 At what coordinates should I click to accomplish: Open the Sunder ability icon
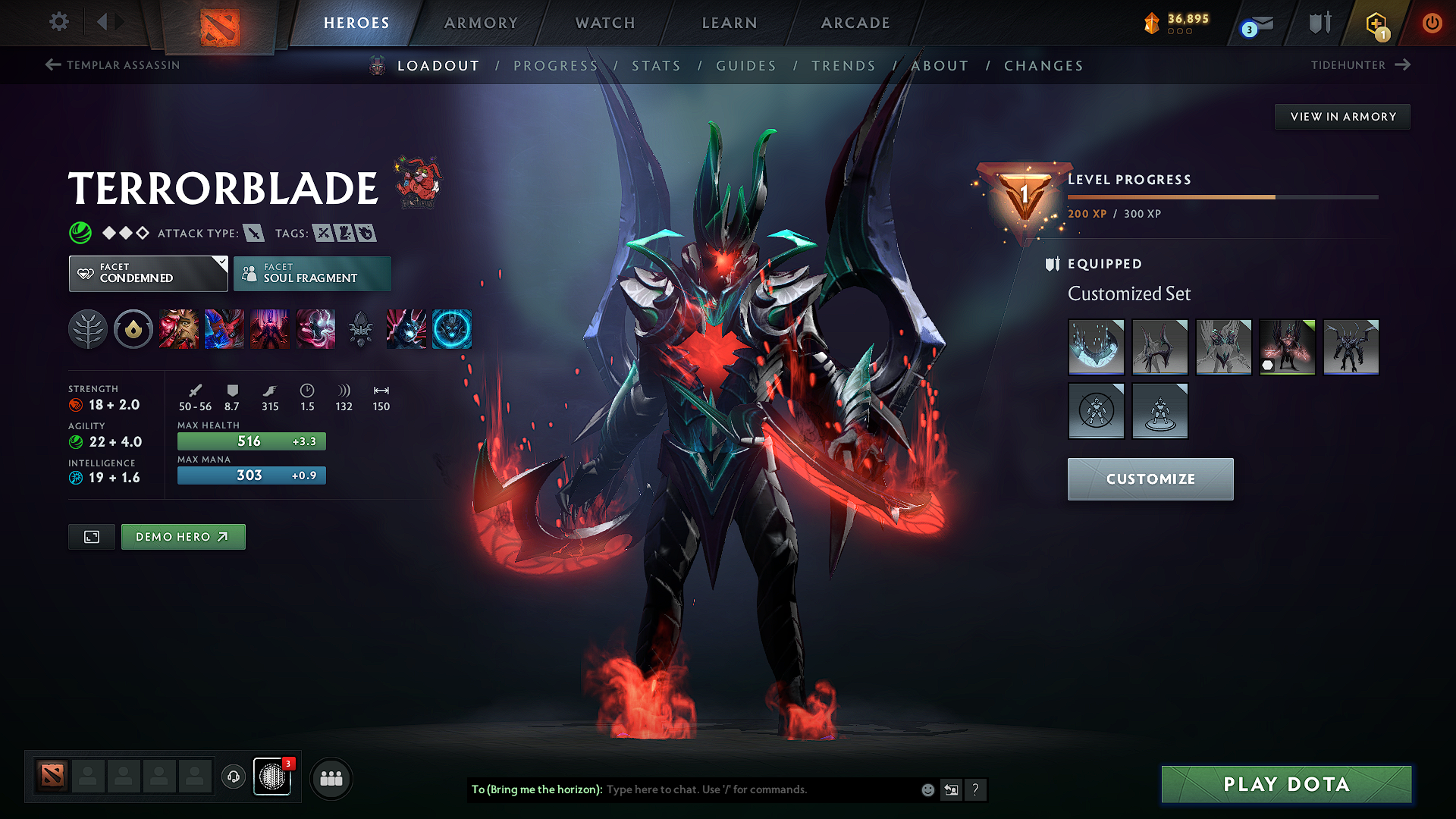tap(315, 329)
